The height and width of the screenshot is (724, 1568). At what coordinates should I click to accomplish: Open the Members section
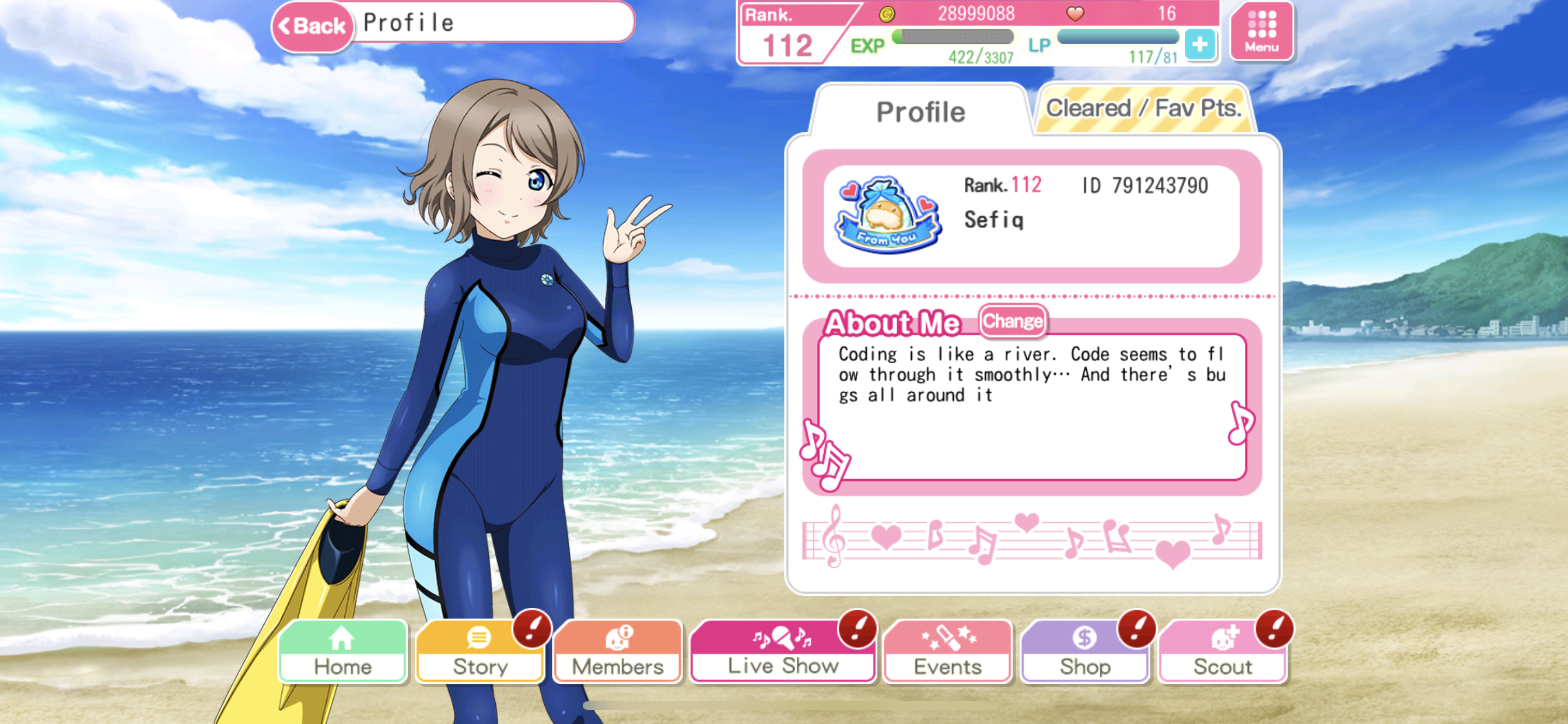coord(617,652)
